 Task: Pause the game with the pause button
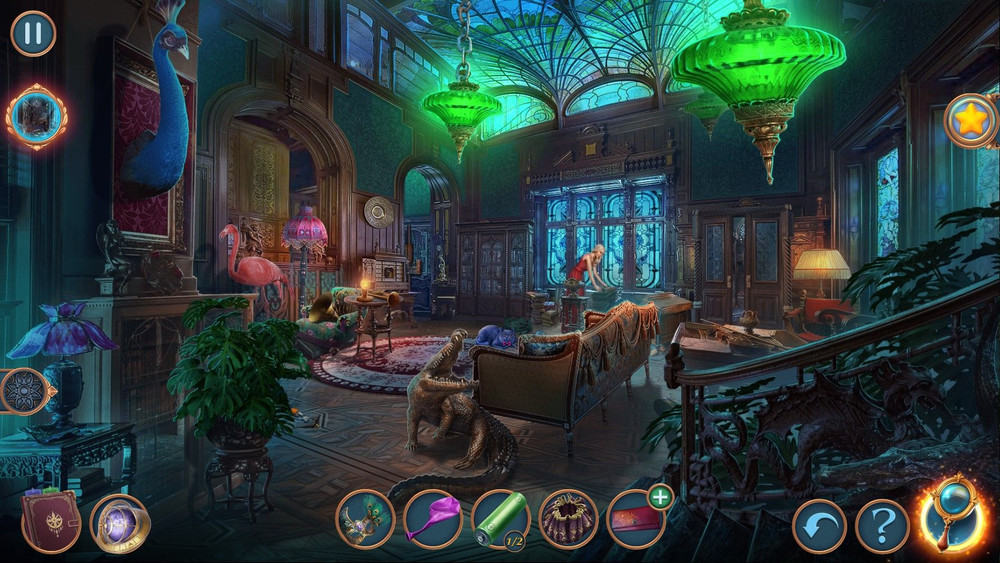(x=33, y=33)
